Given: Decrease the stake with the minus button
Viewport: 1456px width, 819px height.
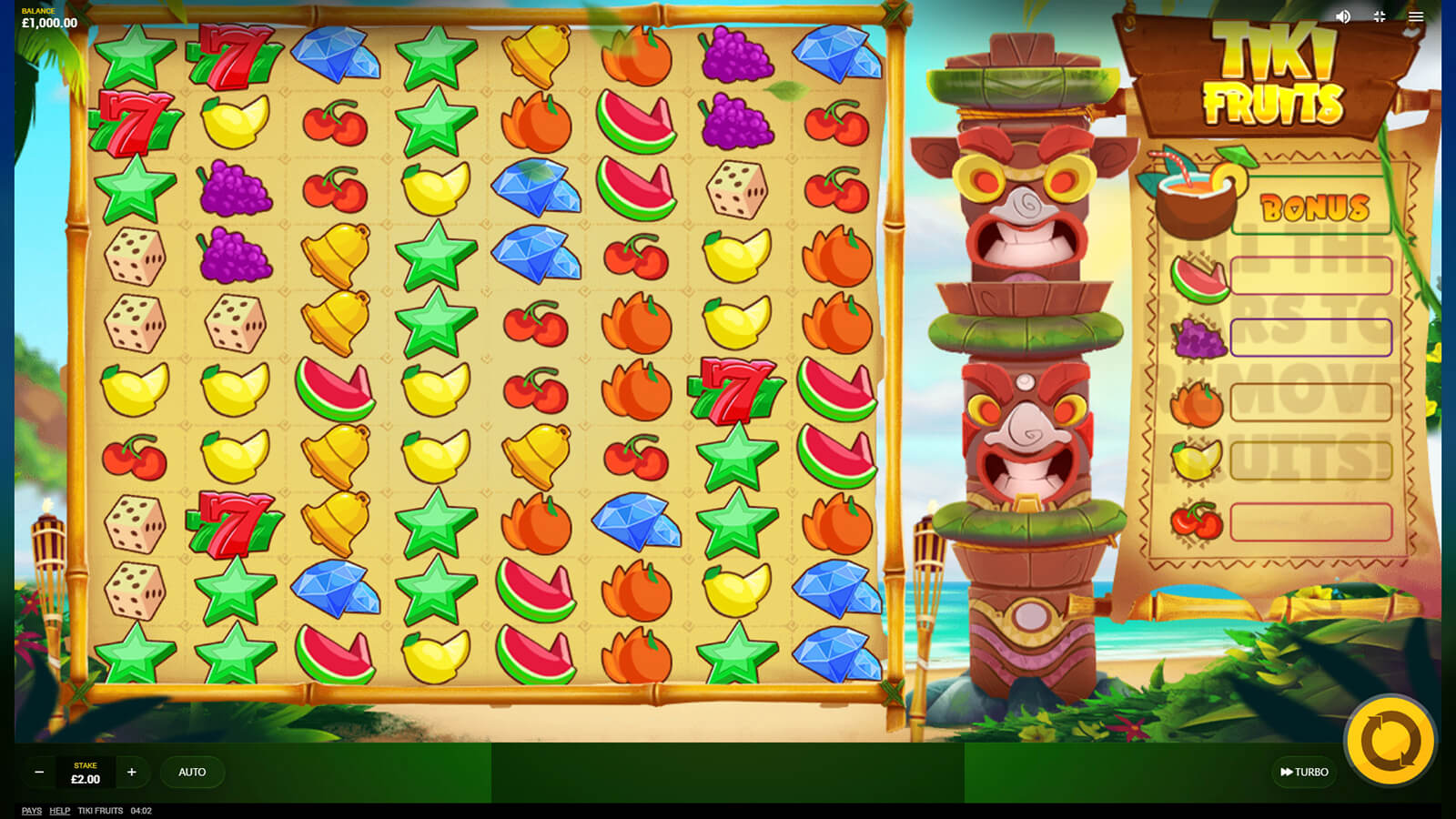Looking at the screenshot, I should coord(39,772).
